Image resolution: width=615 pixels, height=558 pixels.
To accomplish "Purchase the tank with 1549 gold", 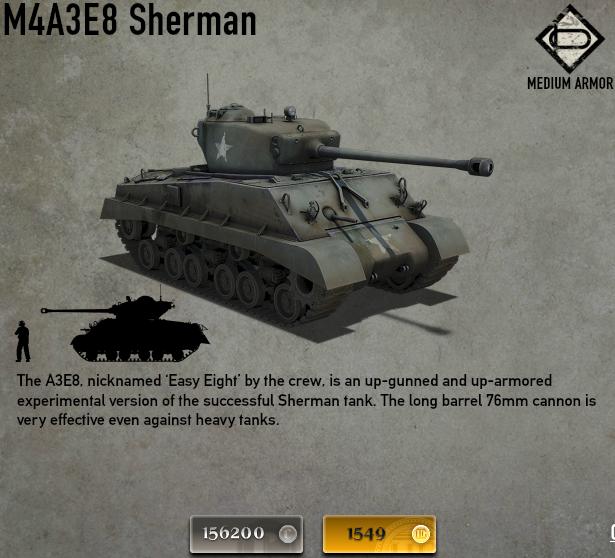I will (x=379, y=533).
